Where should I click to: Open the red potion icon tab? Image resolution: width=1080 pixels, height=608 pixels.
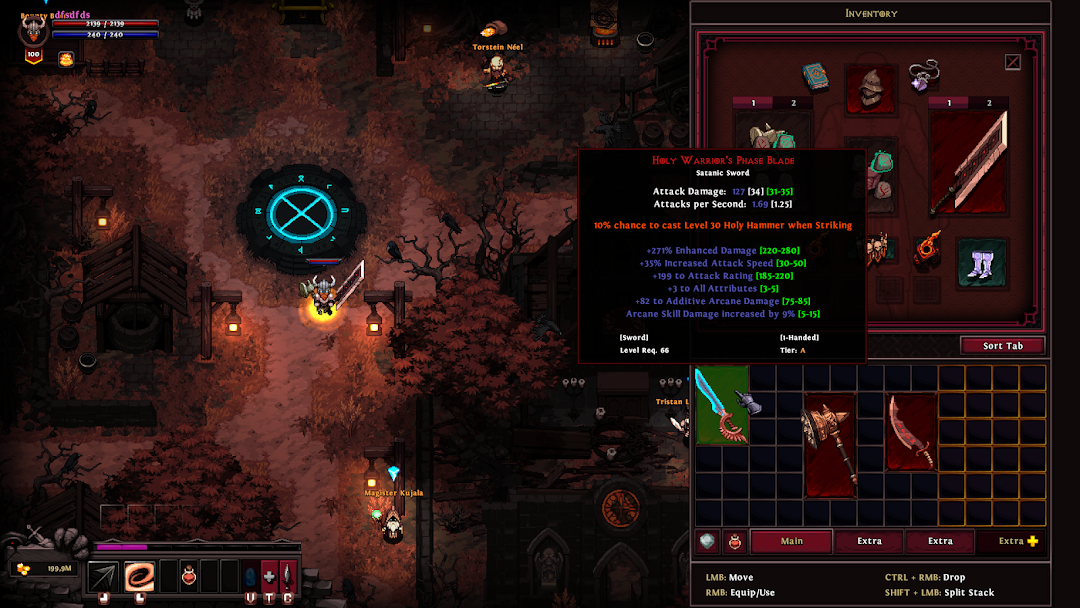tap(735, 541)
